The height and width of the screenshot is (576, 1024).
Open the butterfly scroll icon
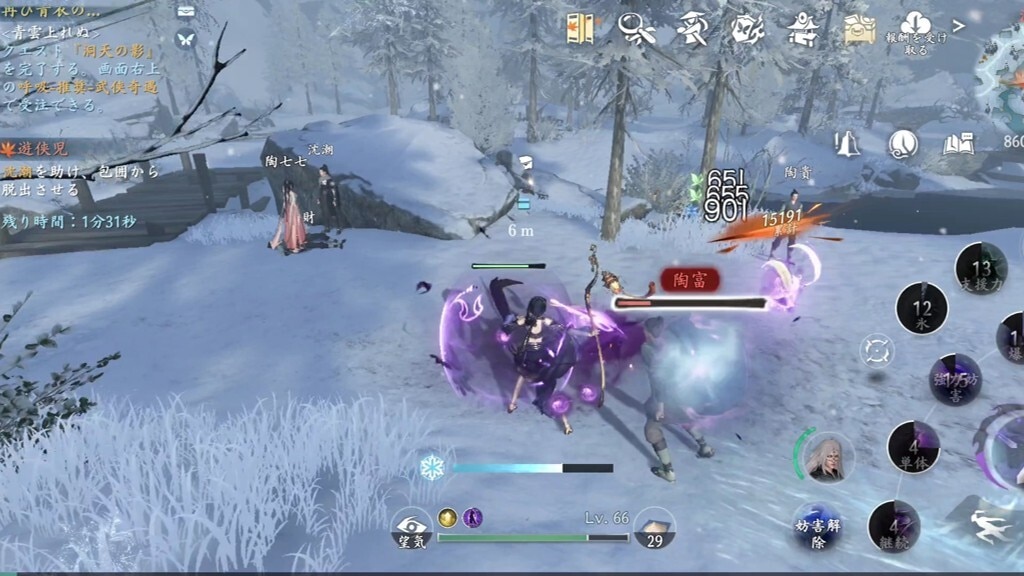coord(746,29)
